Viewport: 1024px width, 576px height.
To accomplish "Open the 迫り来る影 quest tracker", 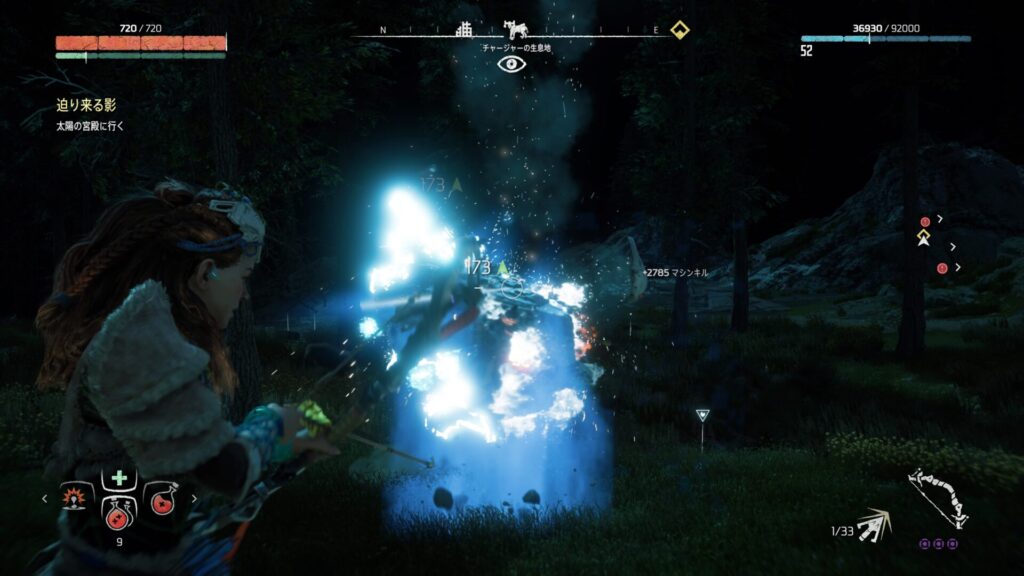I will click(x=88, y=105).
